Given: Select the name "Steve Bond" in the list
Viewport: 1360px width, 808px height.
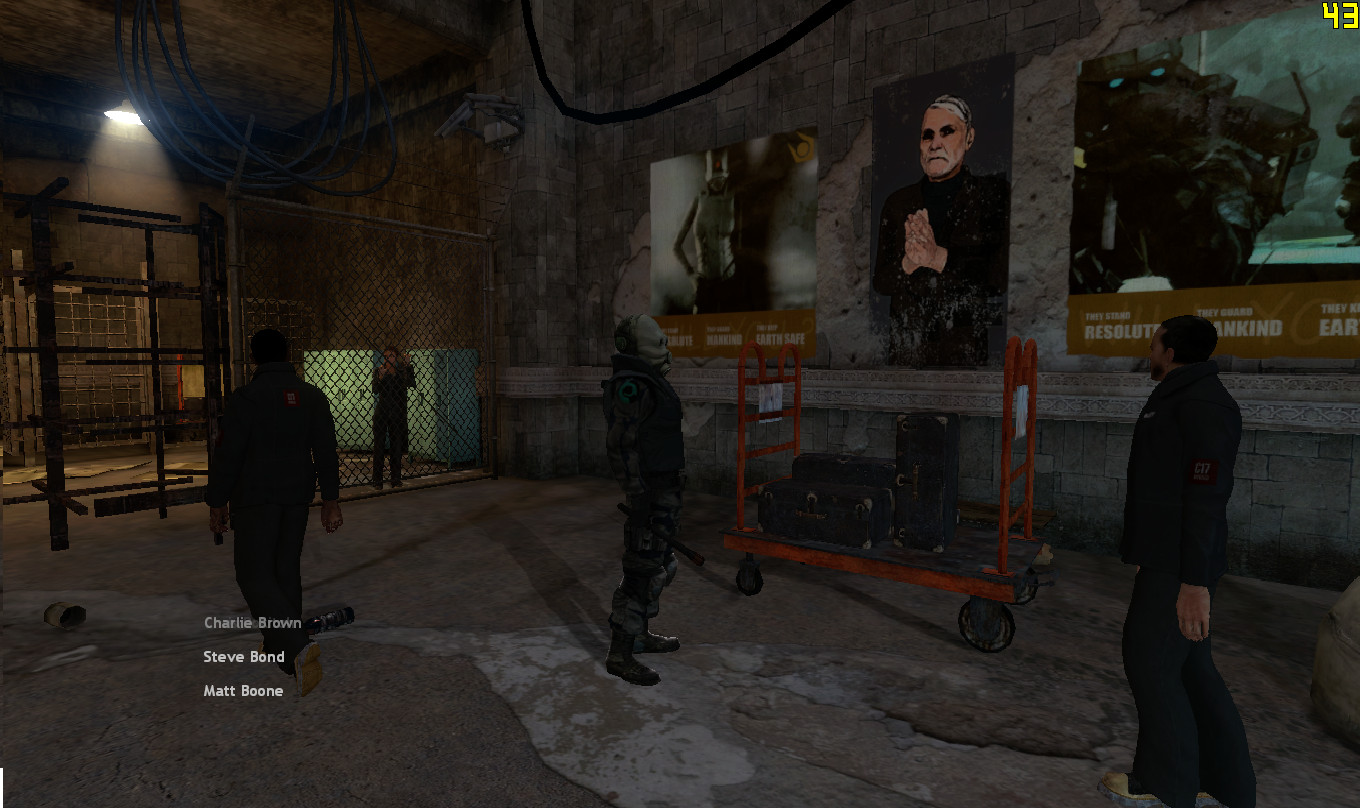Looking at the screenshot, I should (243, 657).
